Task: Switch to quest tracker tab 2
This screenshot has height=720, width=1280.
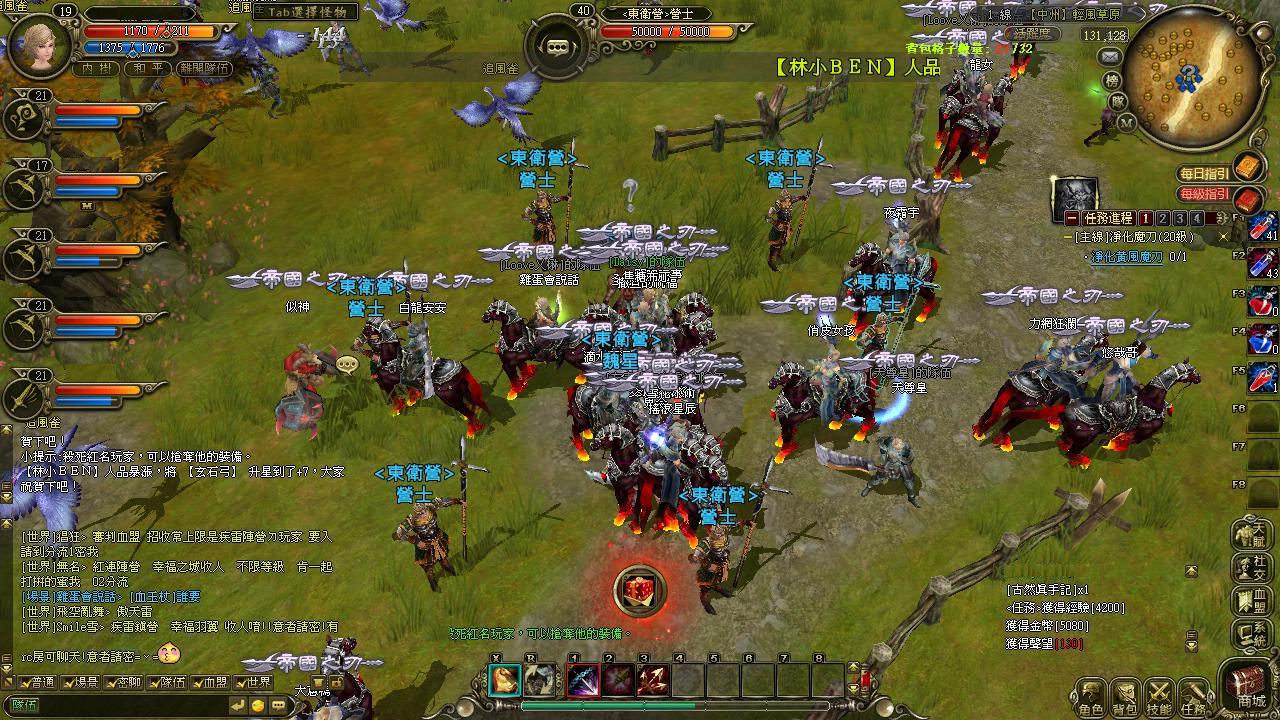Action: tap(1163, 218)
